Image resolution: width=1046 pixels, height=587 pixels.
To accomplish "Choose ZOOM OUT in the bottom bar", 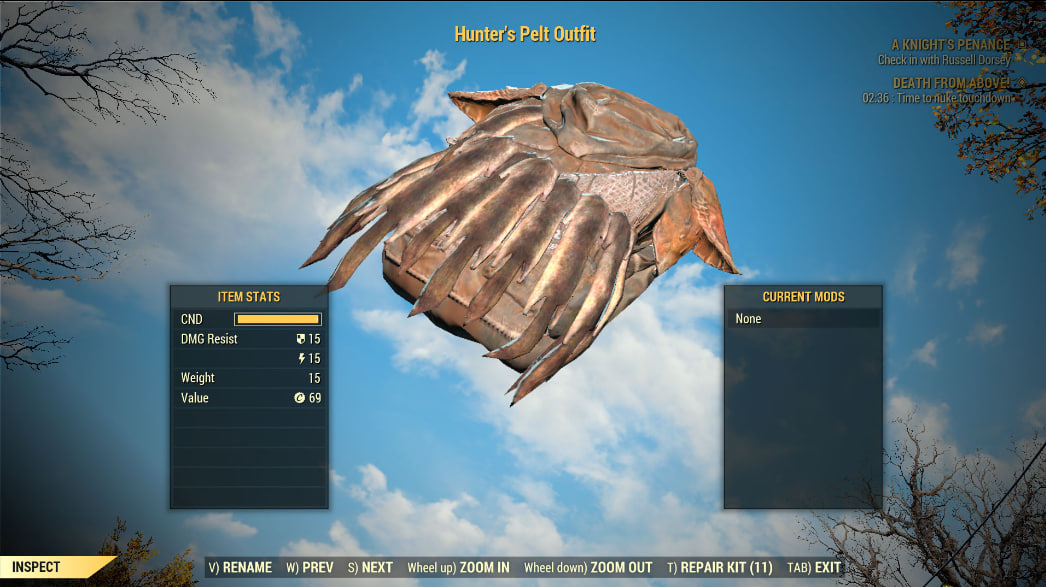I will [588, 567].
